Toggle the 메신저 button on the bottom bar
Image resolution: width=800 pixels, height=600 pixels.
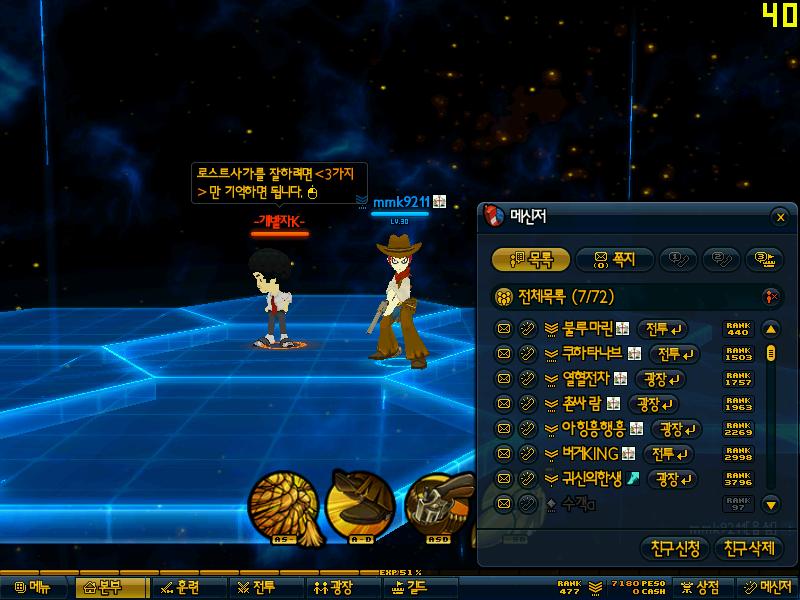767,587
